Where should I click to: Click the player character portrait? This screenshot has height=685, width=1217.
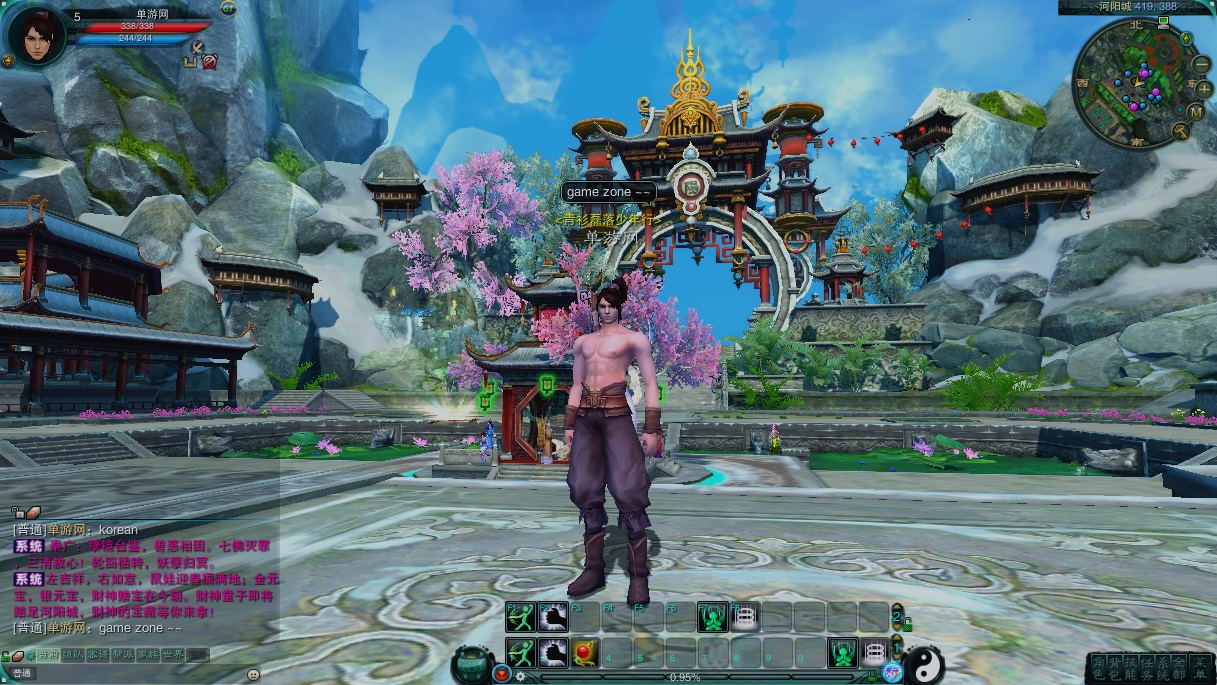coord(35,34)
